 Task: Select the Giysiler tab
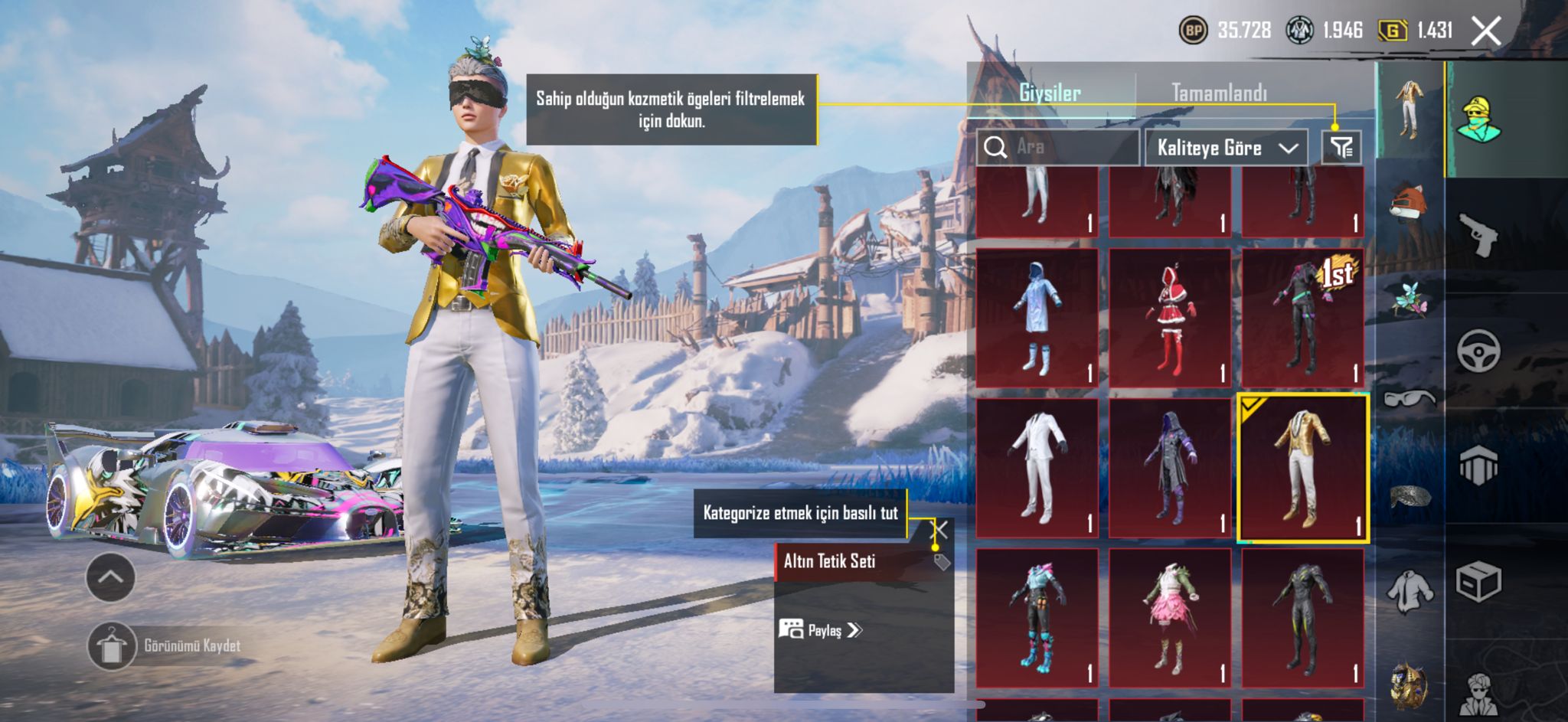pos(1050,93)
